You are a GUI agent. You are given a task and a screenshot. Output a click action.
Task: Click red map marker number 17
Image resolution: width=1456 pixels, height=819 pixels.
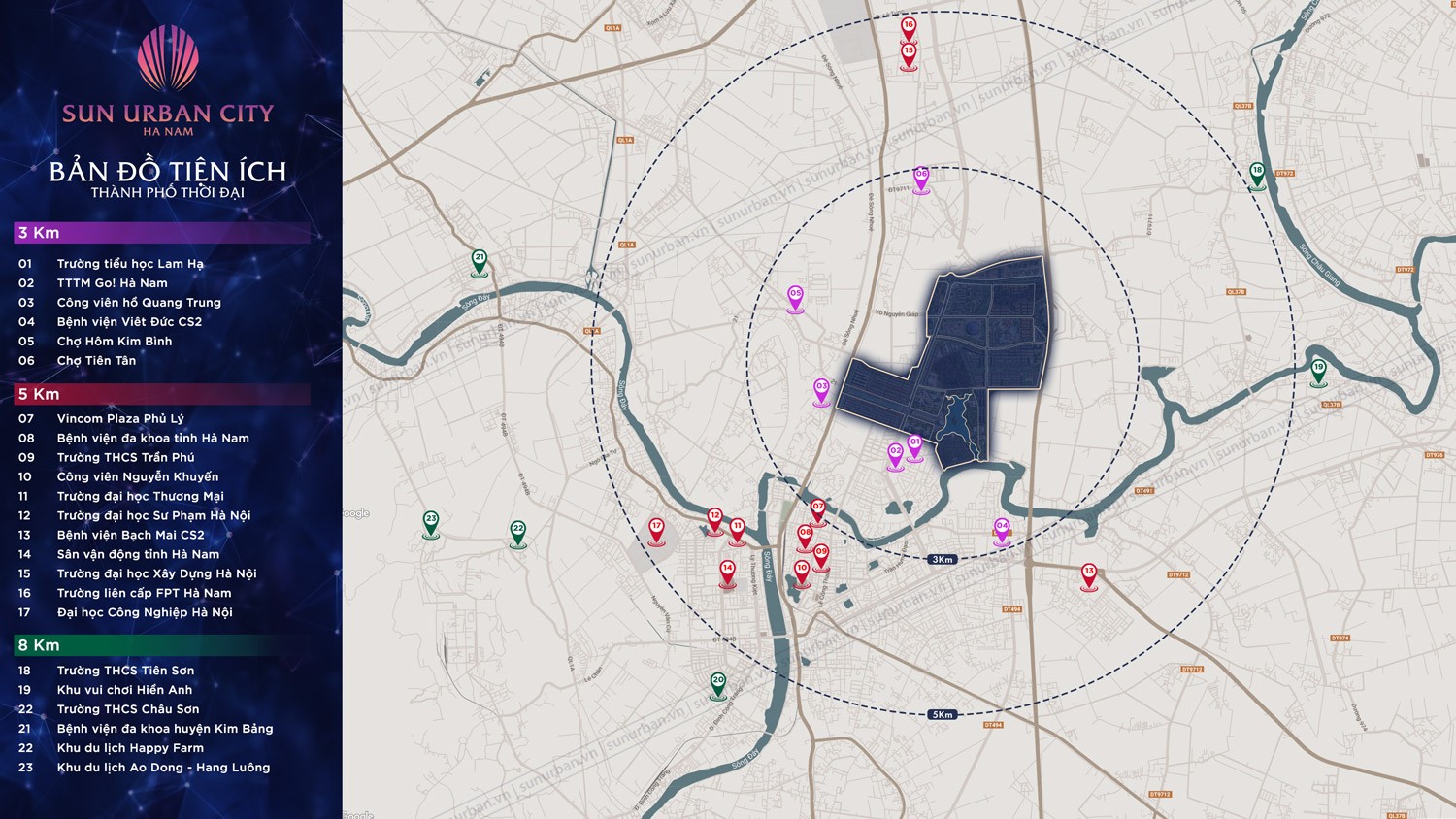(x=656, y=529)
